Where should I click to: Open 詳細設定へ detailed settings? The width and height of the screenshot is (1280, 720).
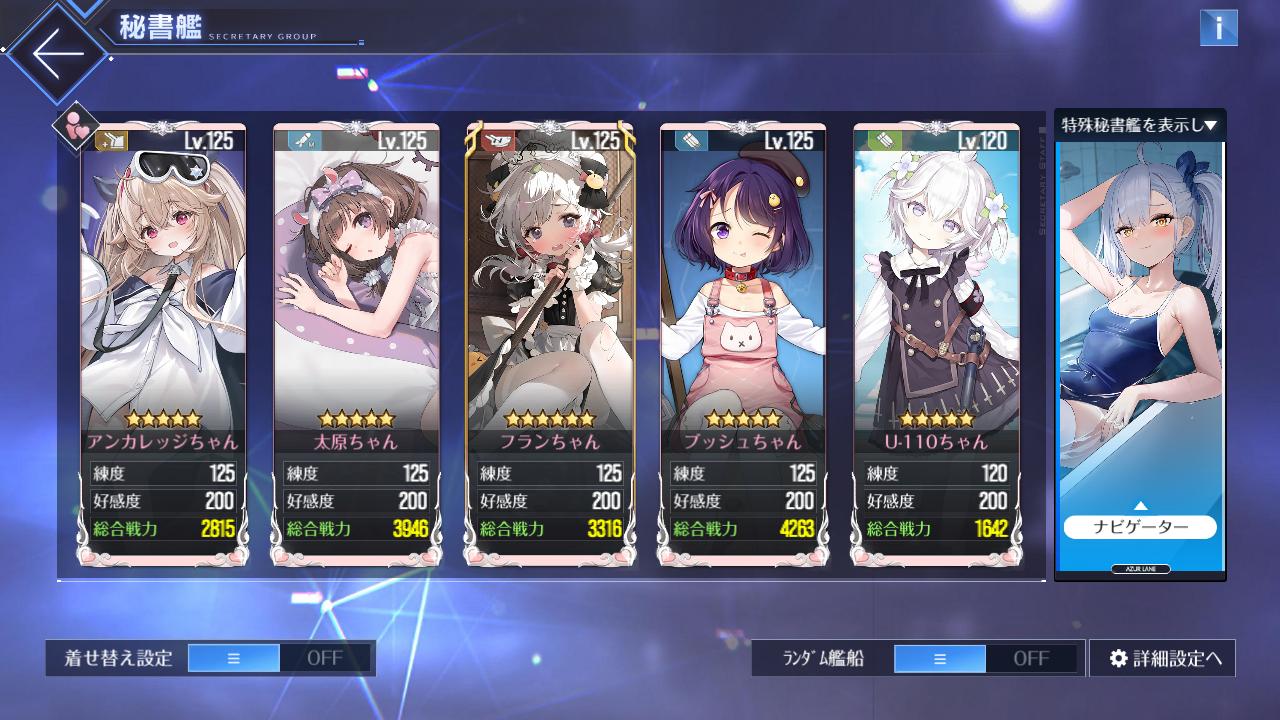click(x=1162, y=658)
